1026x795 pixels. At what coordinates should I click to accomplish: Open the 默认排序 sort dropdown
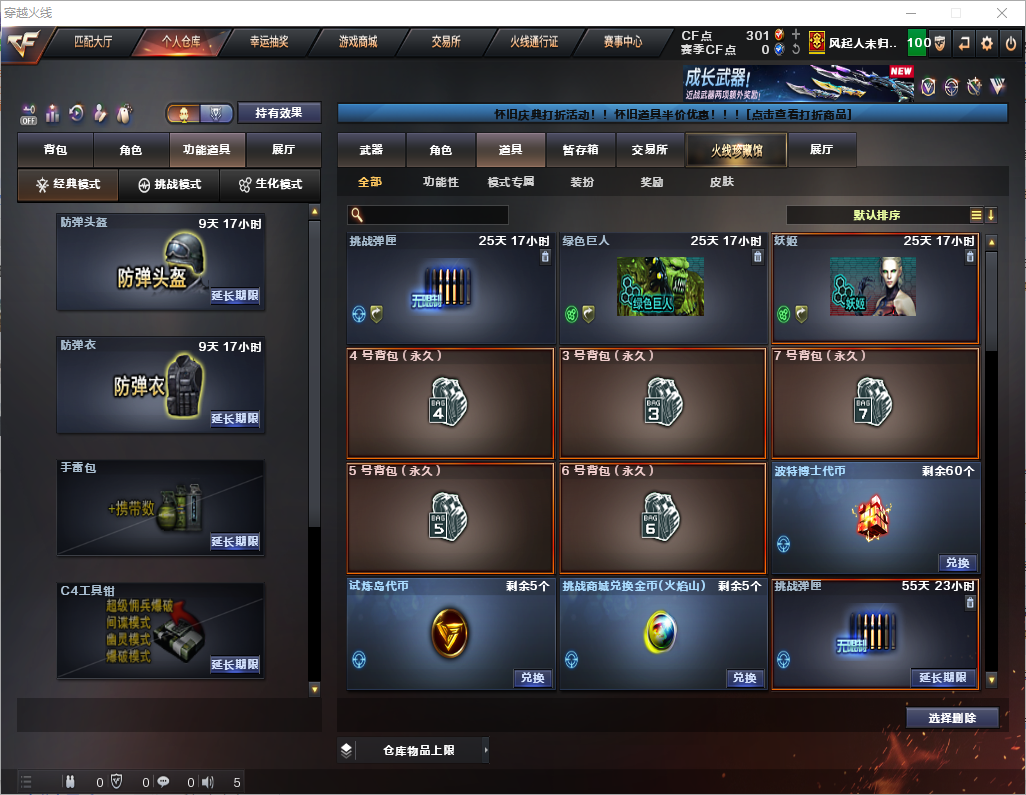point(876,215)
